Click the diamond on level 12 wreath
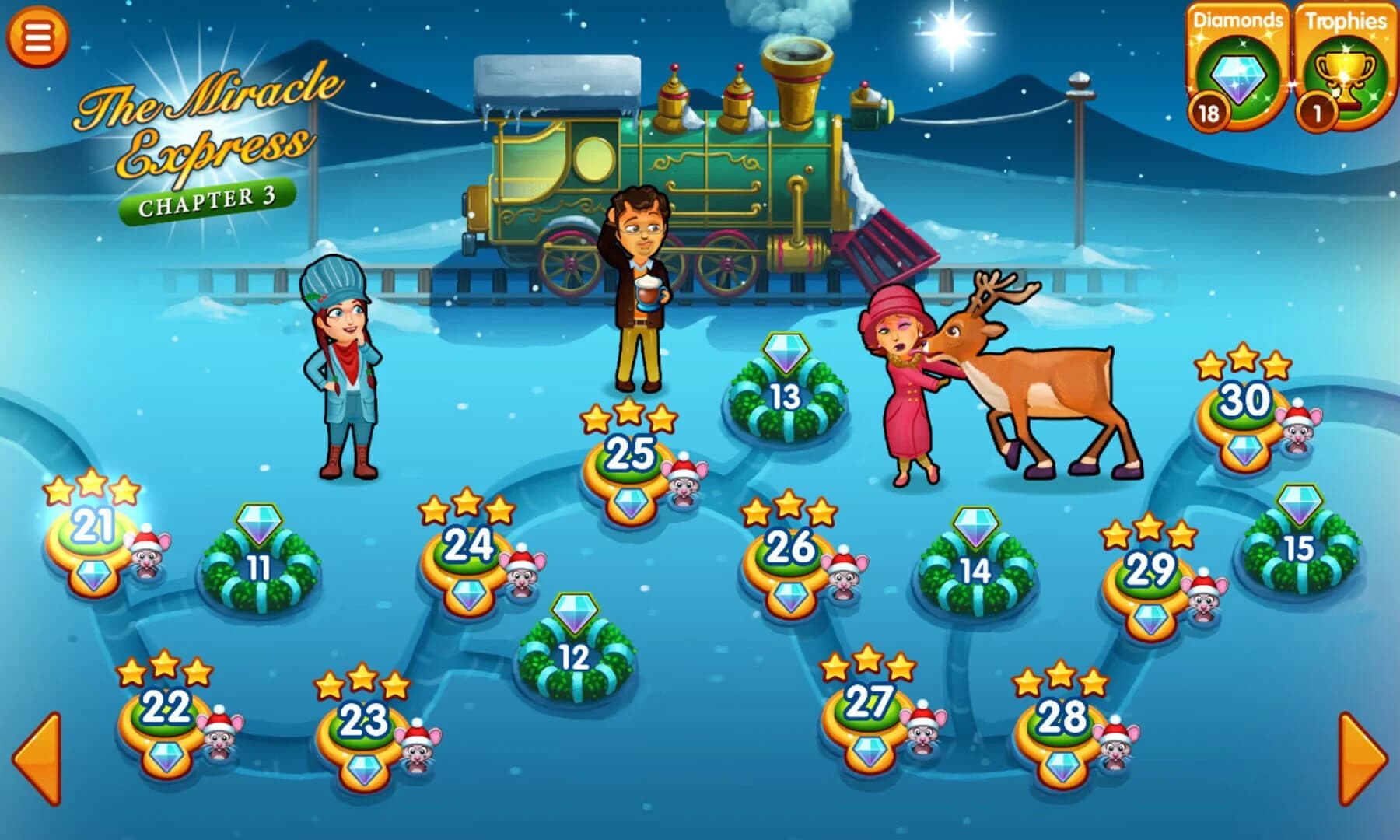The image size is (1400, 840). pos(573,614)
